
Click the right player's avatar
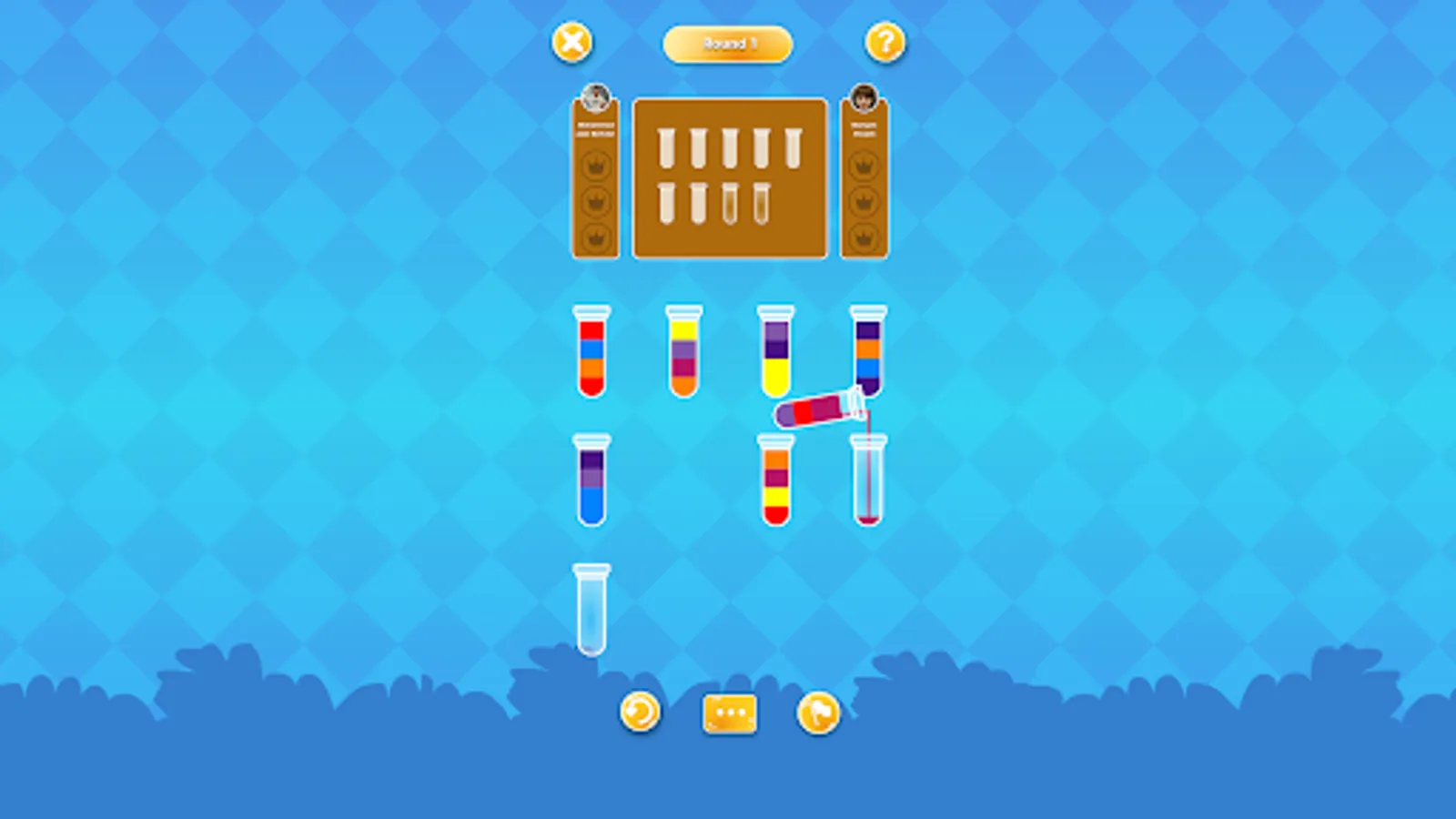click(x=864, y=96)
